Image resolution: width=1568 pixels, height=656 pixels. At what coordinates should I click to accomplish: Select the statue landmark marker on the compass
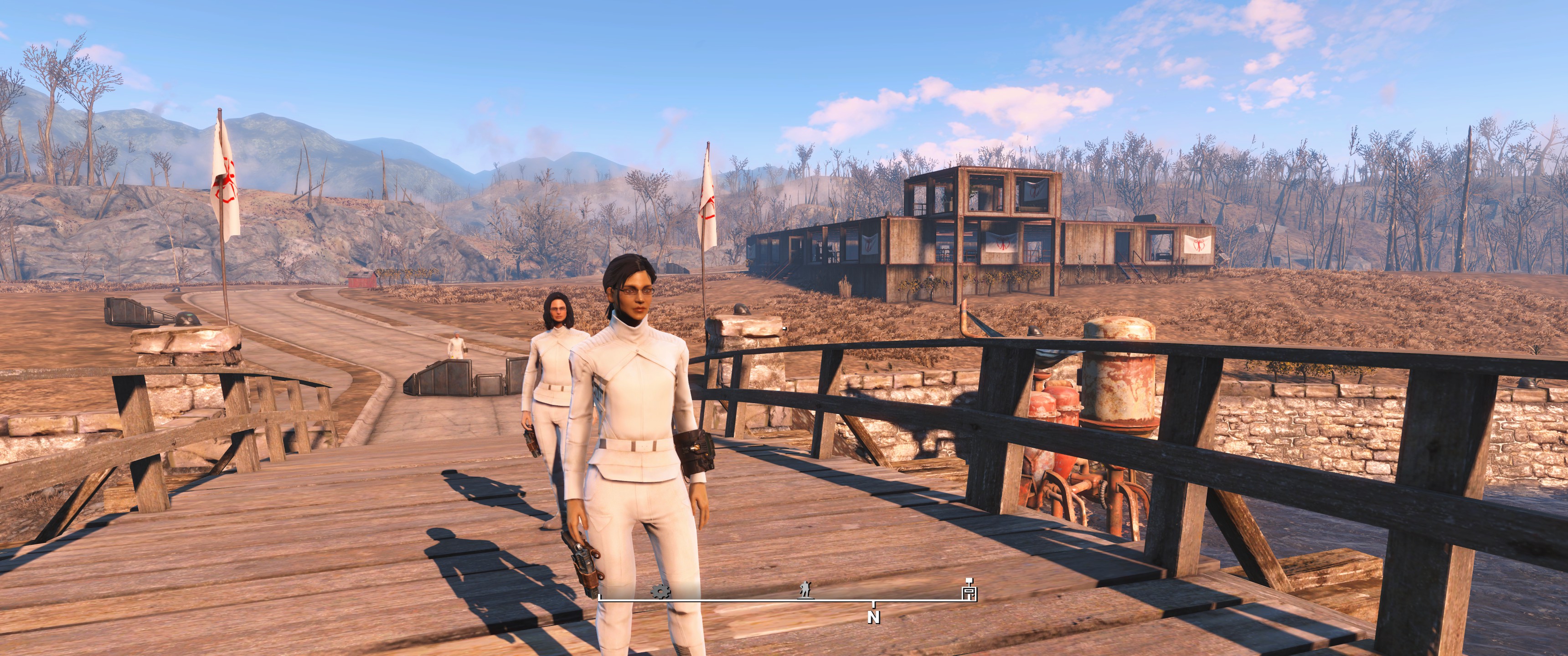(805, 589)
